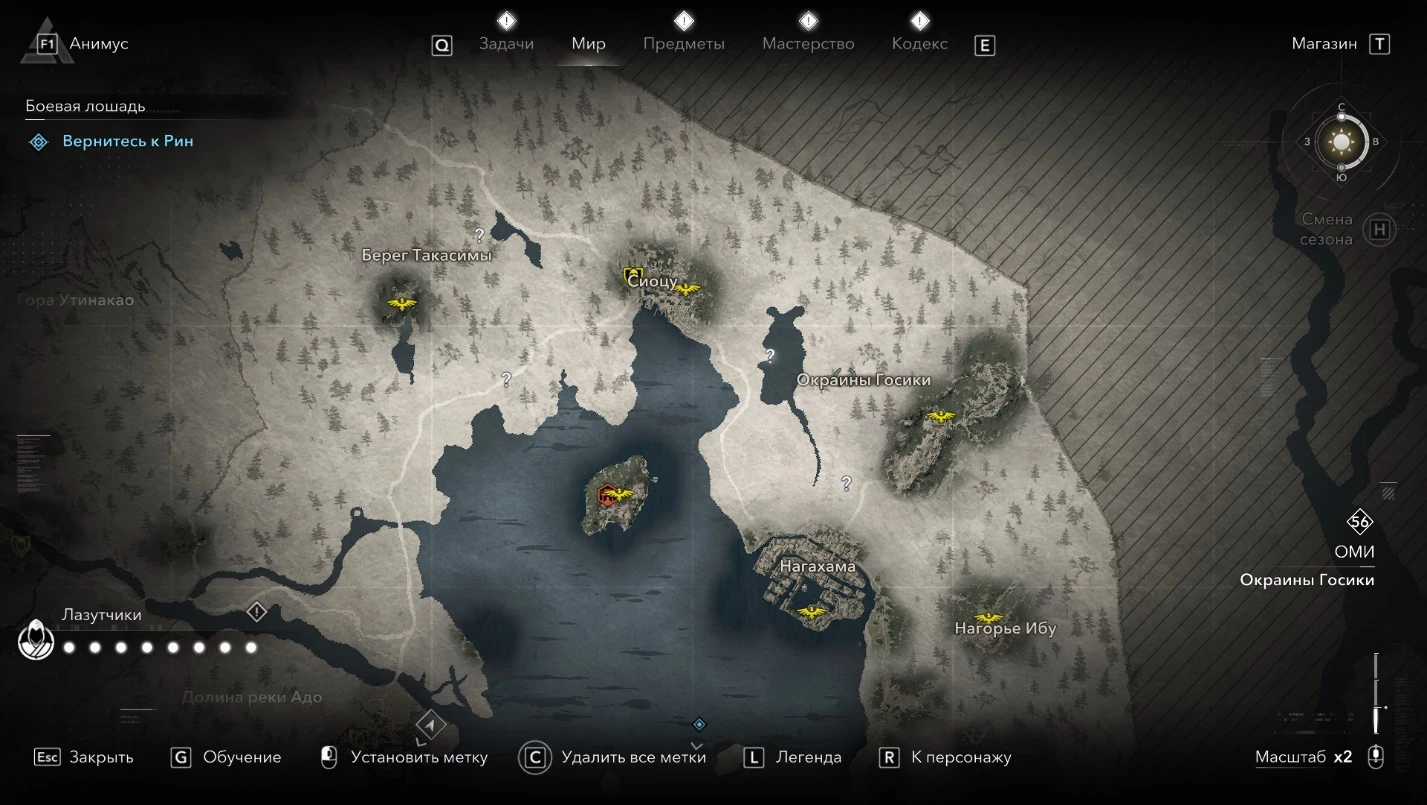The width and height of the screenshot is (1427, 805).
Task: Switch to the Мир tab
Action: [x=589, y=44]
